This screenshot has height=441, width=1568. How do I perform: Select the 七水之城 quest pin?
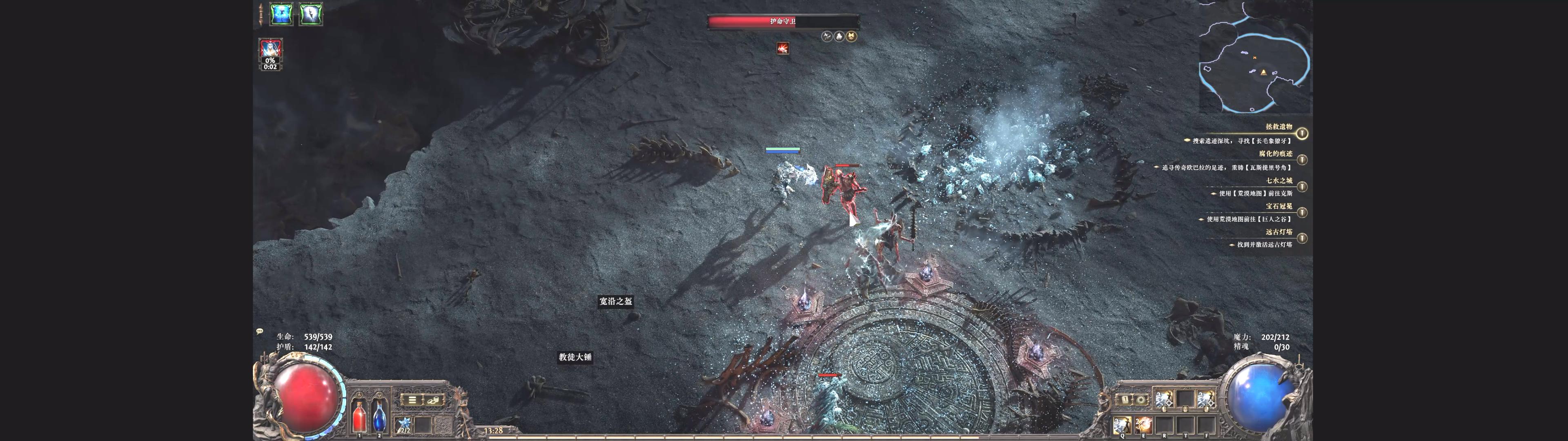[x=1301, y=186]
